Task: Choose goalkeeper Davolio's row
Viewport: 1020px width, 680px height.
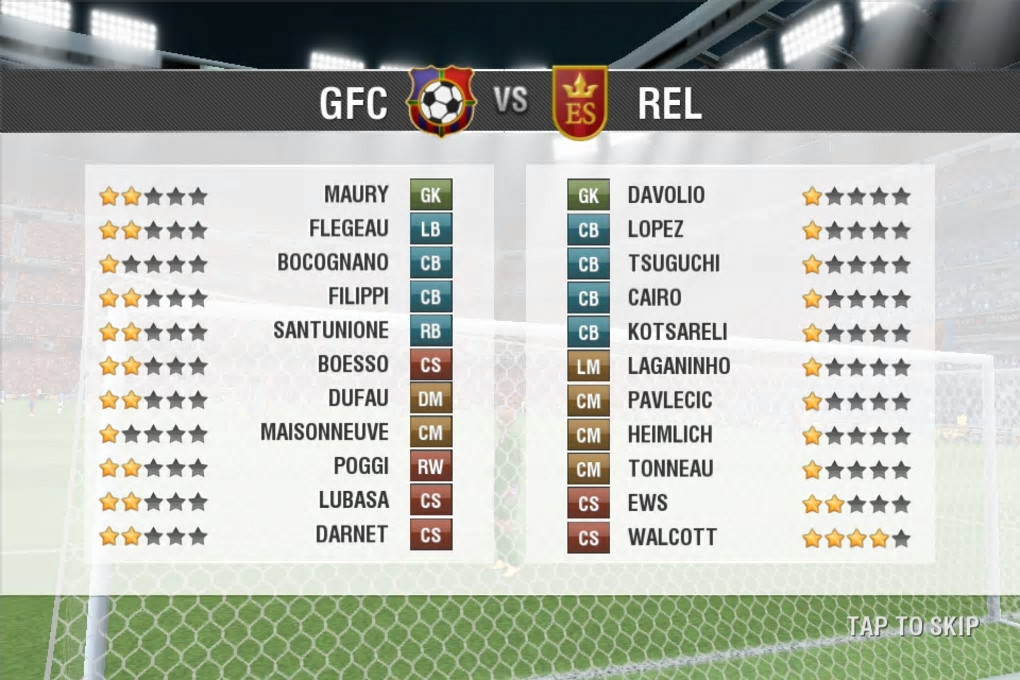Action: pyautogui.click(x=666, y=195)
